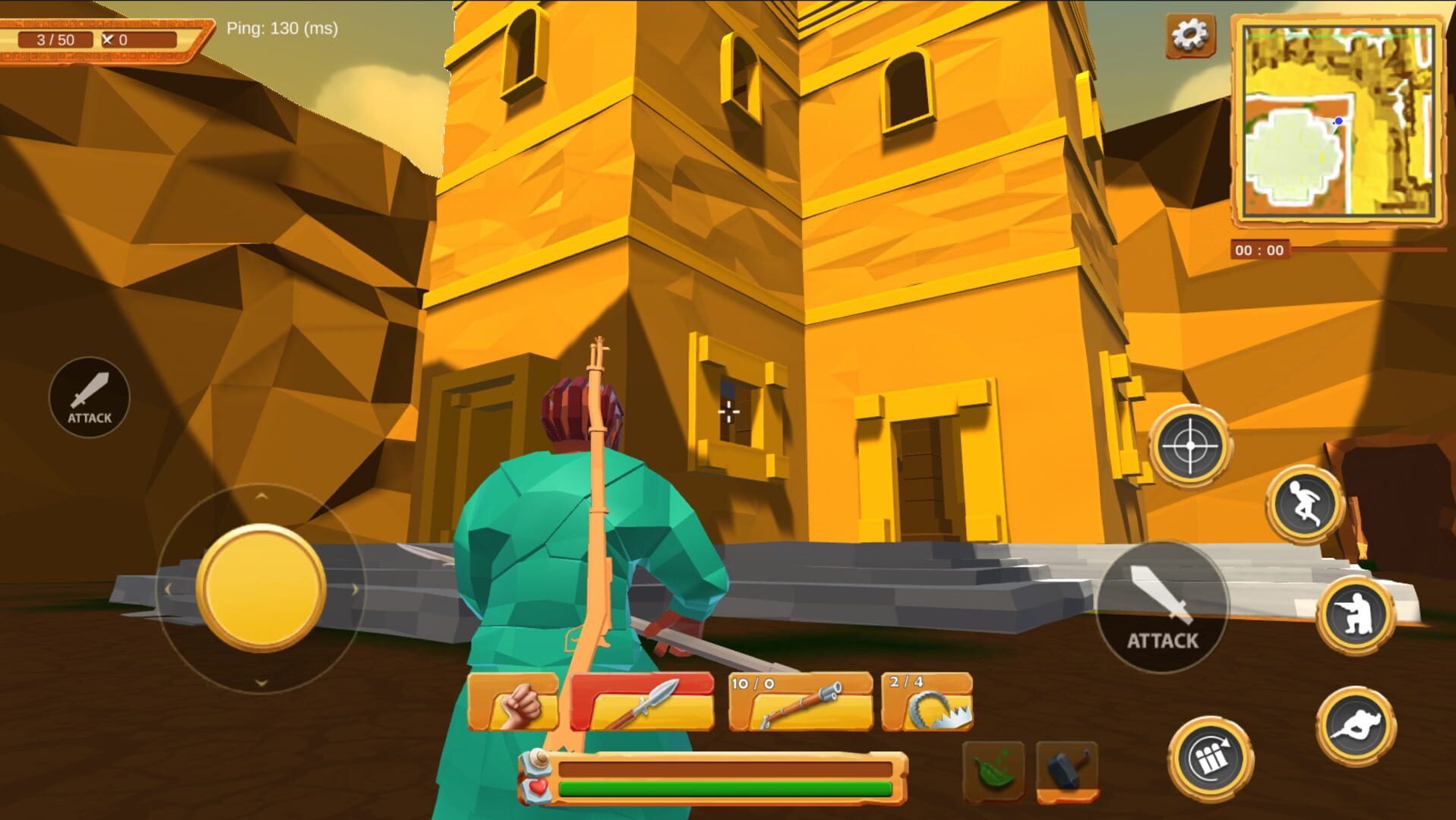This screenshot has height=820, width=1456.
Task: Tap the up arrow above the joystick
Action: pyautogui.click(x=261, y=497)
